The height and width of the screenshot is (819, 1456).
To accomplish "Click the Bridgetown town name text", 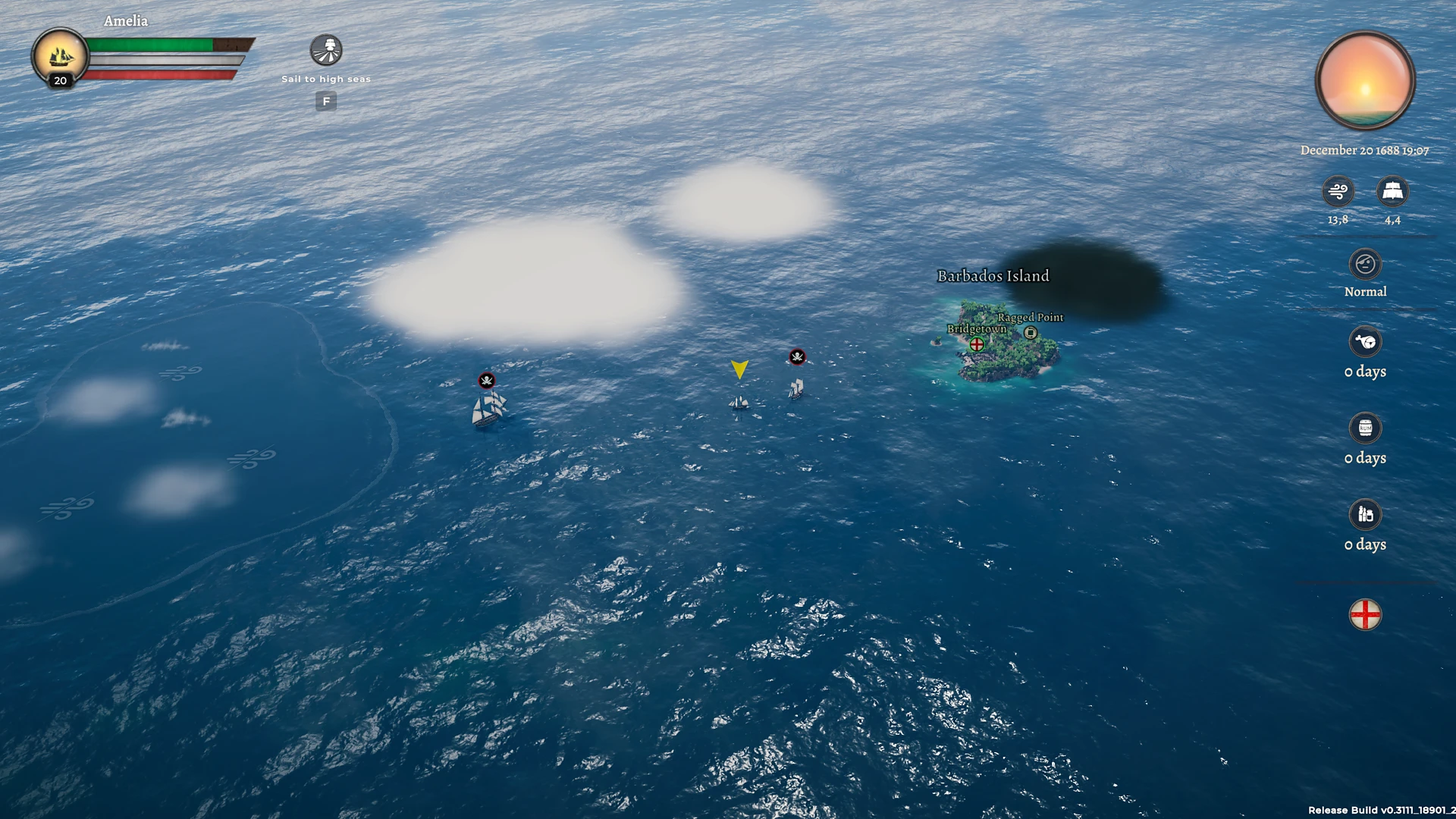I will pyautogui.click(x=976, y=329).
